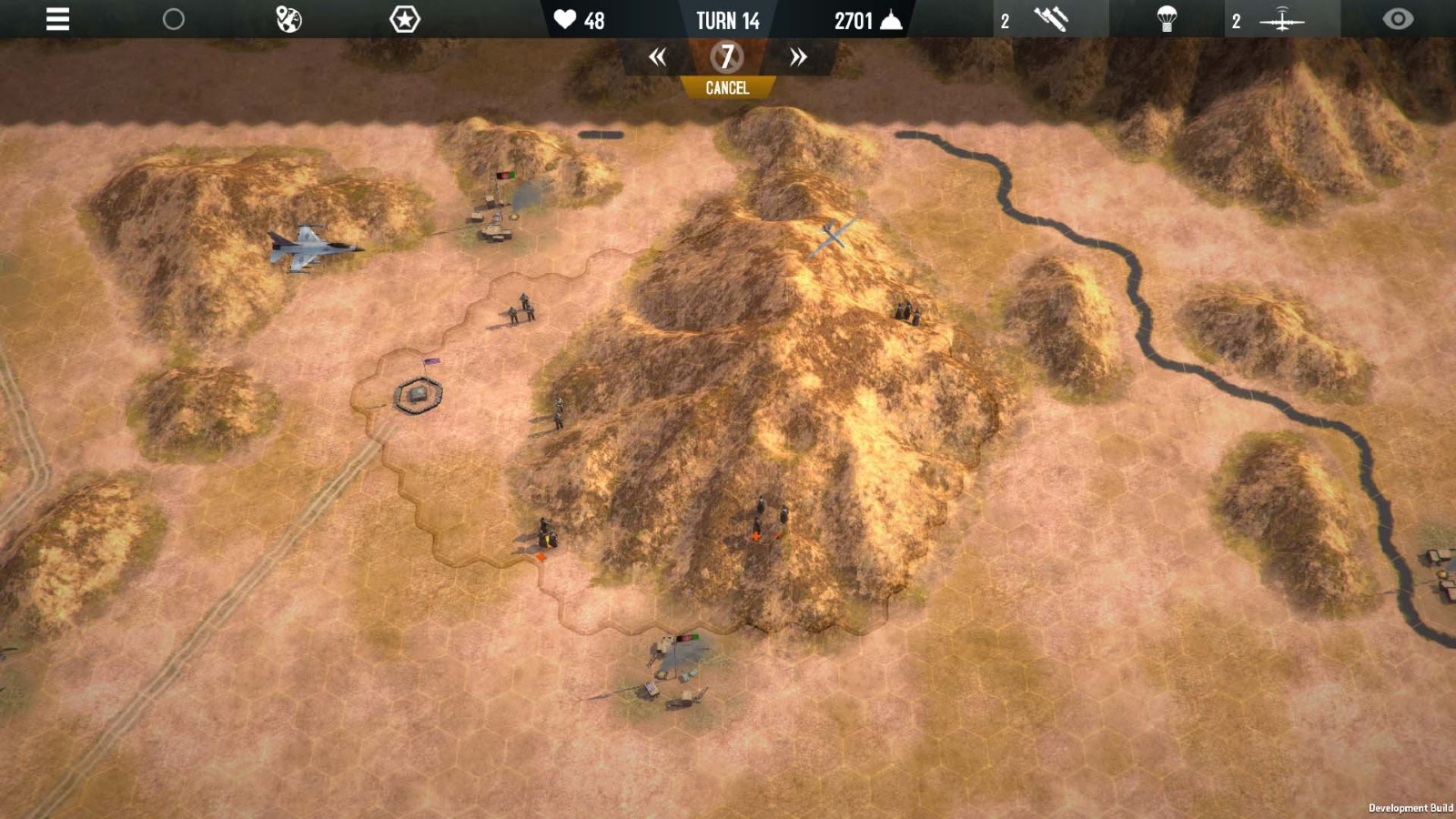Activate the parachute supply drop ability
1456x819 pixels.
[x=1168, y=18]
